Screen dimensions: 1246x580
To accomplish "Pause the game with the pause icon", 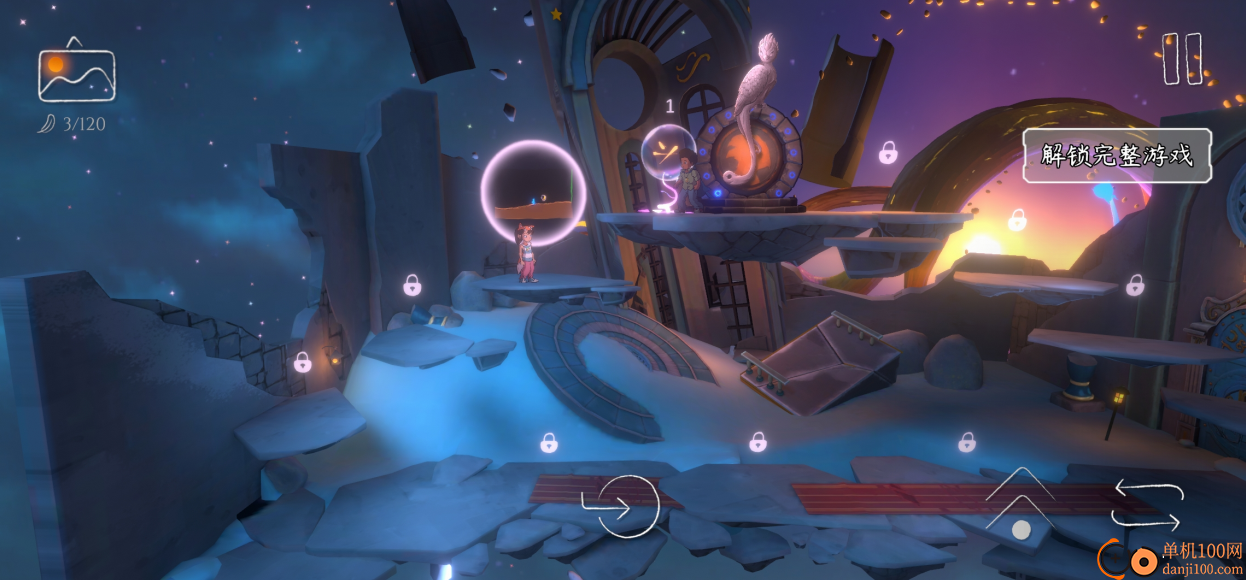I will pyautogui.click(x=1181, y=58).
